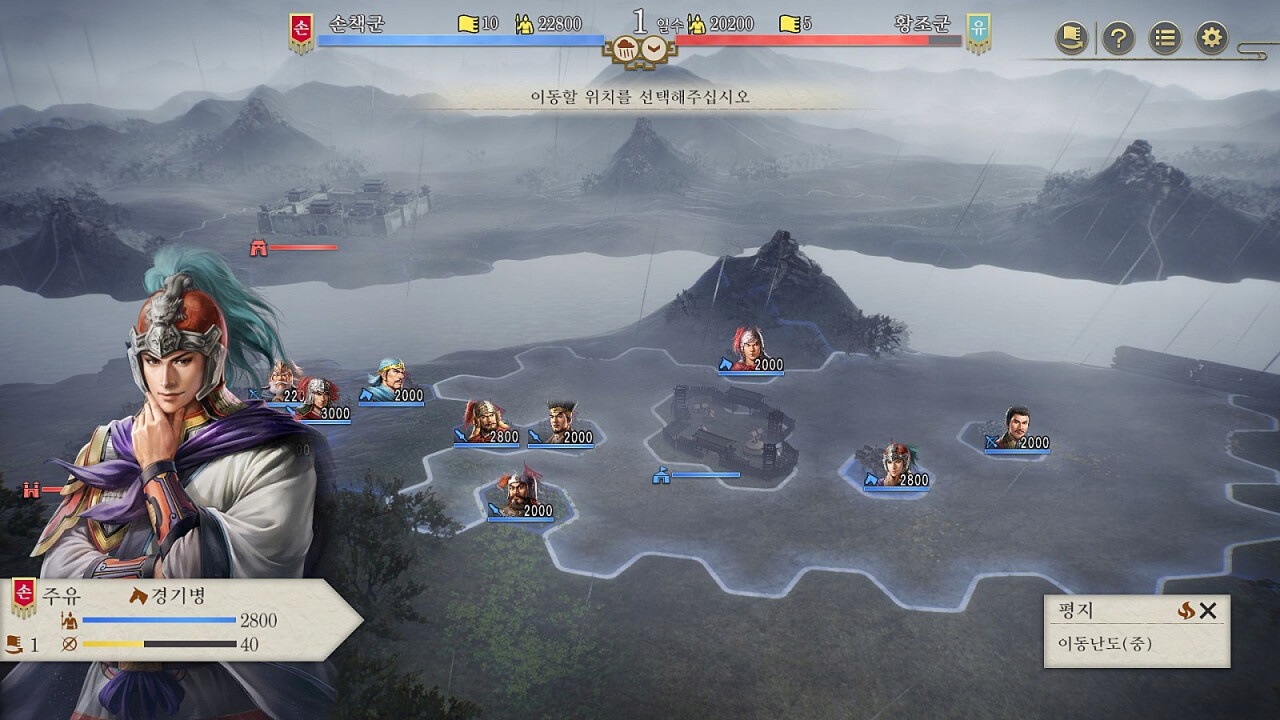The width and height of the screenshot is (1280, 720).
Task: Expand the down-chevron button under turn counter
Action: 654,47
